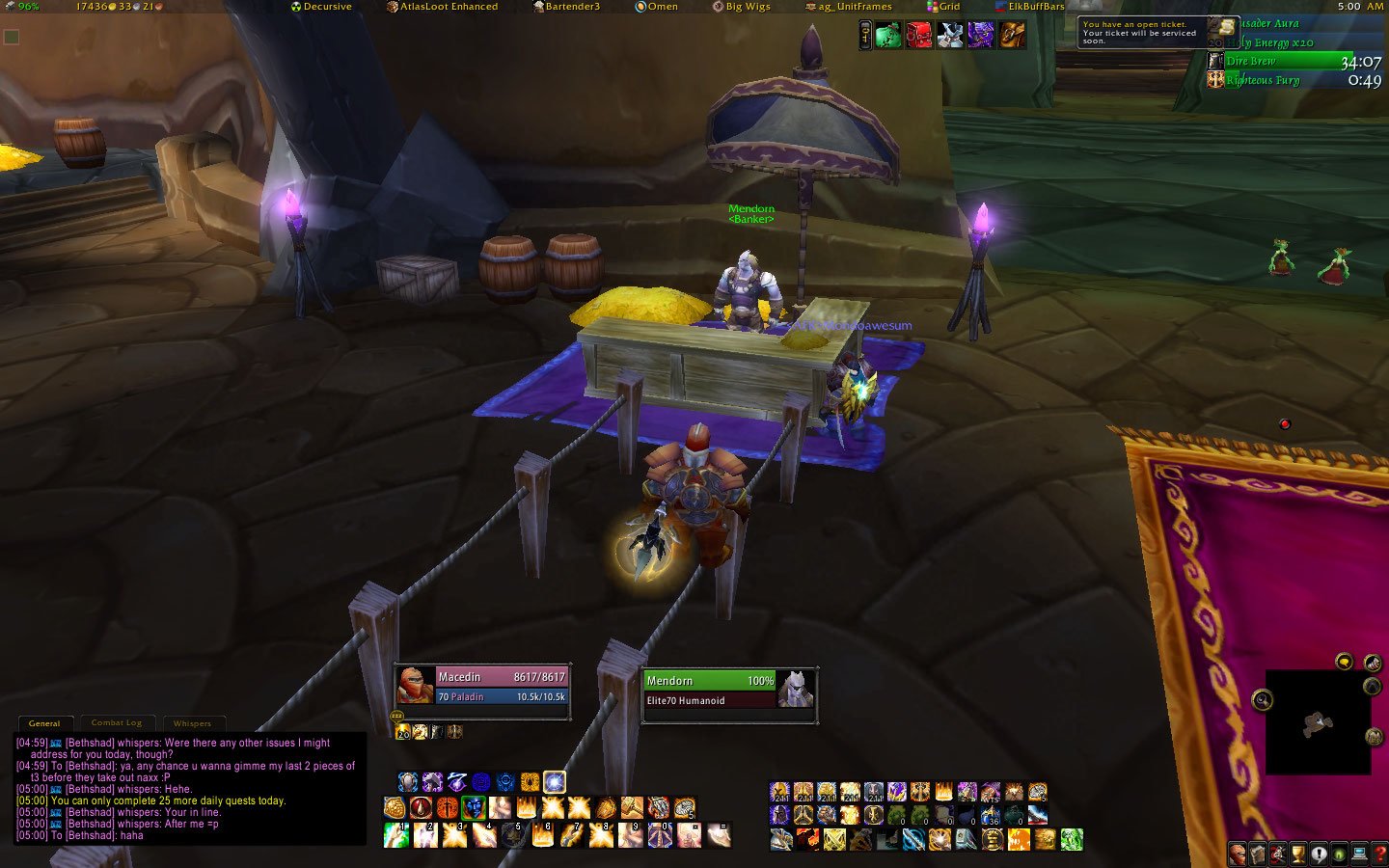
Task: Click the yellow chat bubble minimap button
Action: click(x=1344, y=662)
